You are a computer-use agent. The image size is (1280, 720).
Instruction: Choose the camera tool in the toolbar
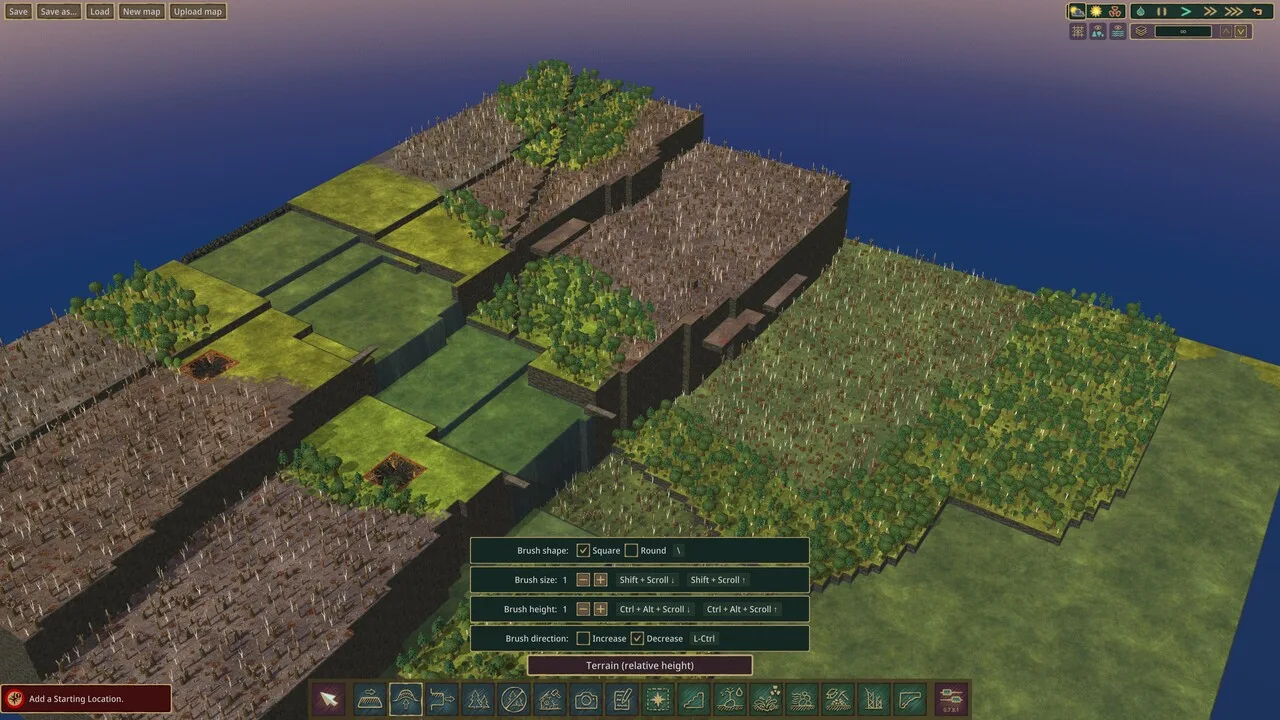click(x=586, y=699)
